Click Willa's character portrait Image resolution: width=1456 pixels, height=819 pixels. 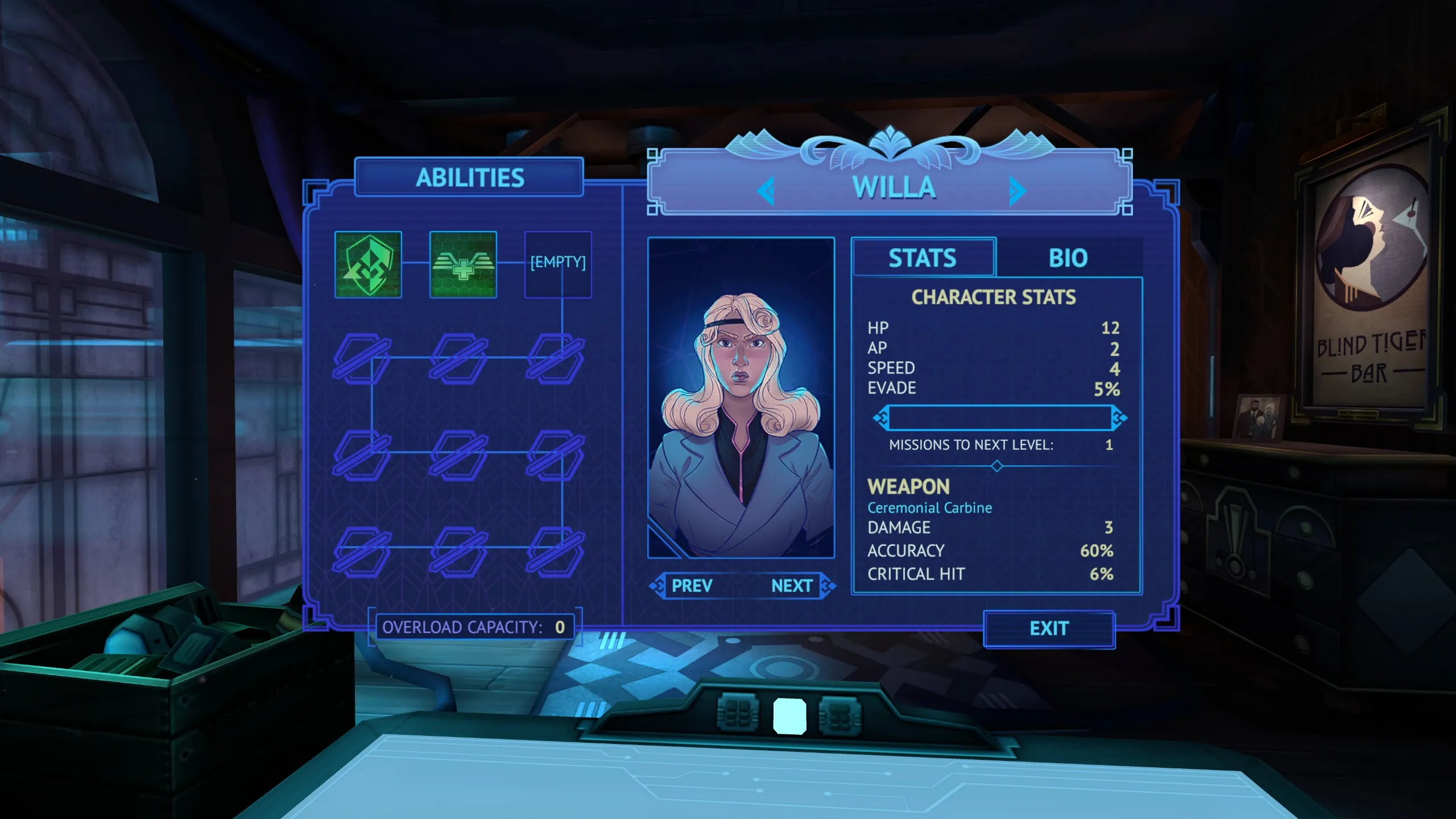(x=741, y=398)
